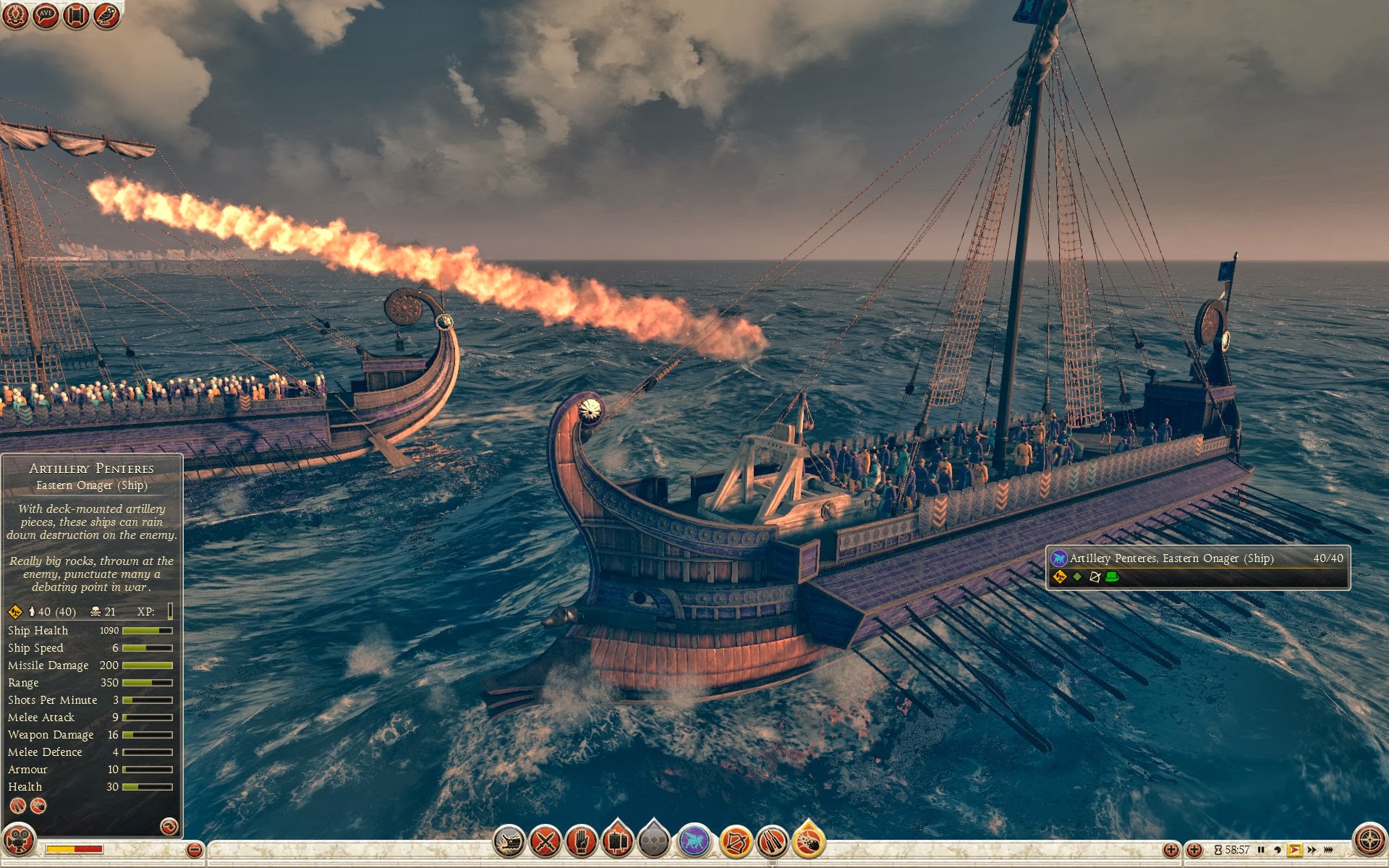This screenshot has height=868, width=1389.
Task: Open the grey group shapes button
Action: pos(654,841)
